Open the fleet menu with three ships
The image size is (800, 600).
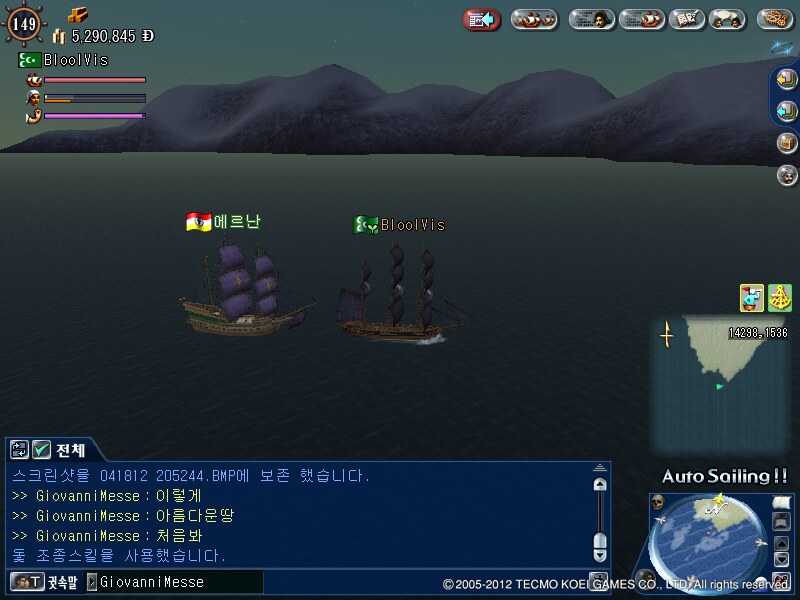tap(534, 19)
